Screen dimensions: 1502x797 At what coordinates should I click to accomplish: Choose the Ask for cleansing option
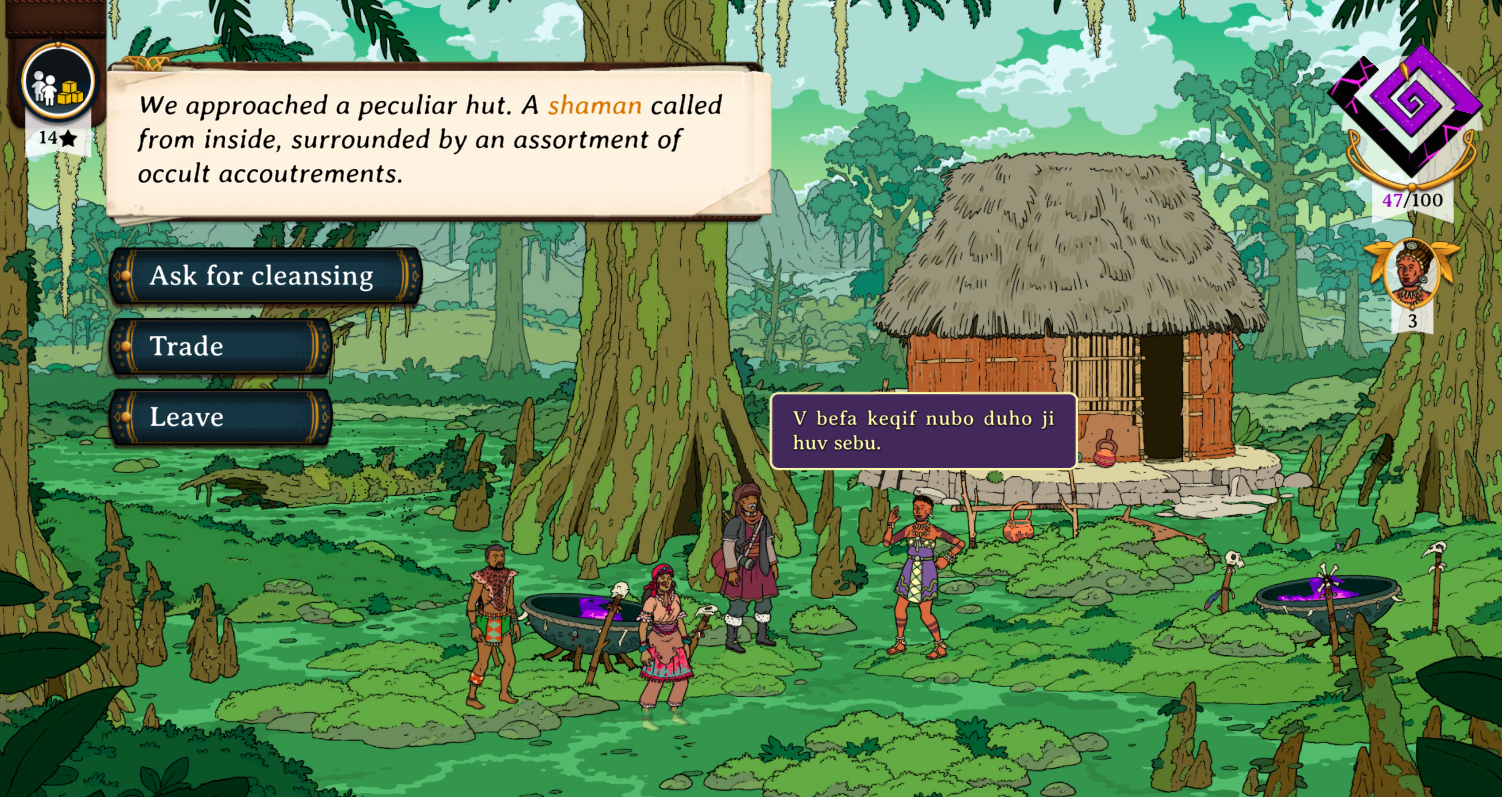point(264,276)
